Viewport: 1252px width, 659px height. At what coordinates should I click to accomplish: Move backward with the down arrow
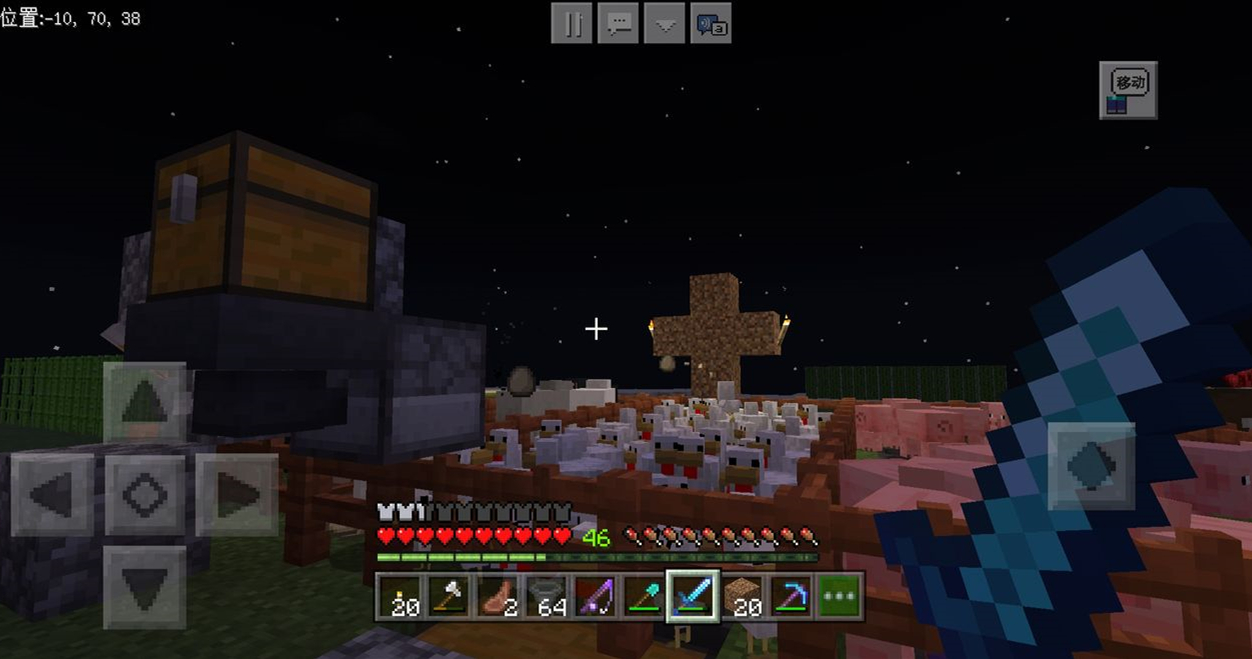coord(145,586)
